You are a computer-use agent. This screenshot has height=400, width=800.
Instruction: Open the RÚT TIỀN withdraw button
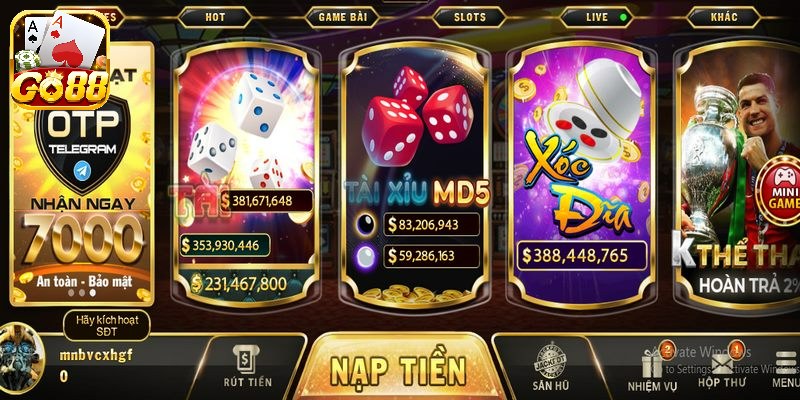(x=248, y=366)
